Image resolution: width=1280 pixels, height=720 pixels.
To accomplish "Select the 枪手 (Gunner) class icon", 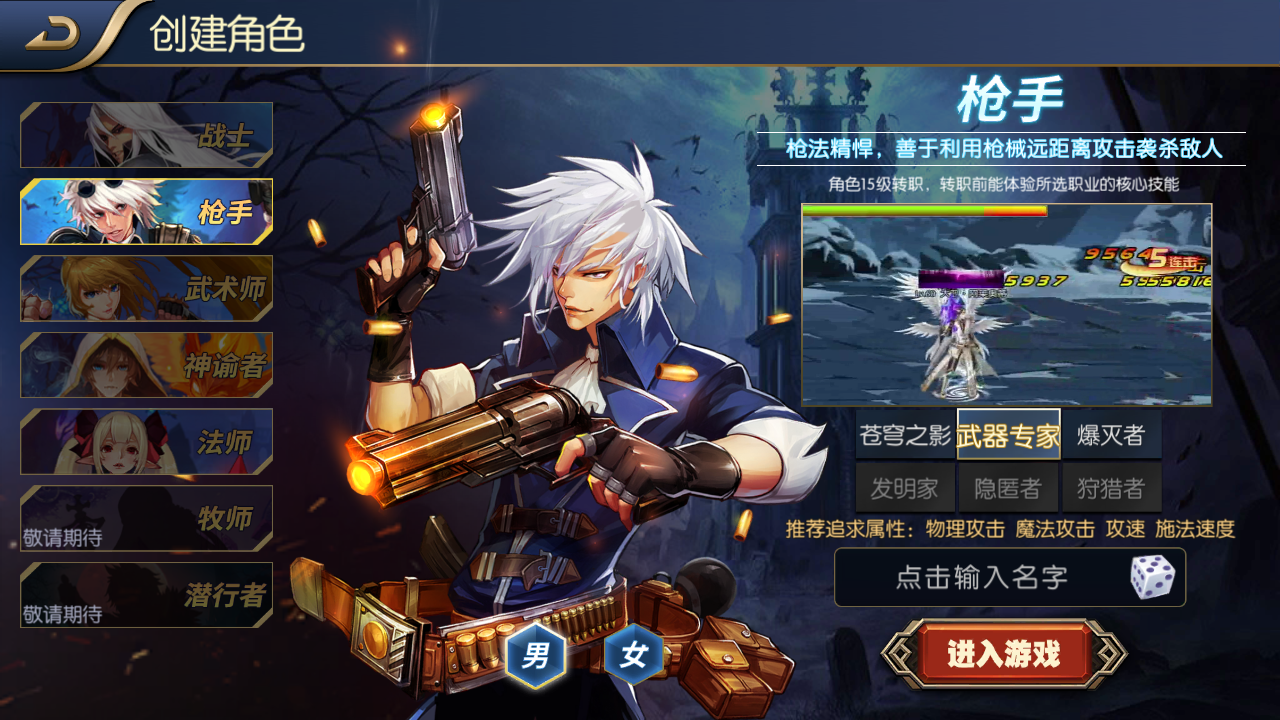I will click(144, 212).
